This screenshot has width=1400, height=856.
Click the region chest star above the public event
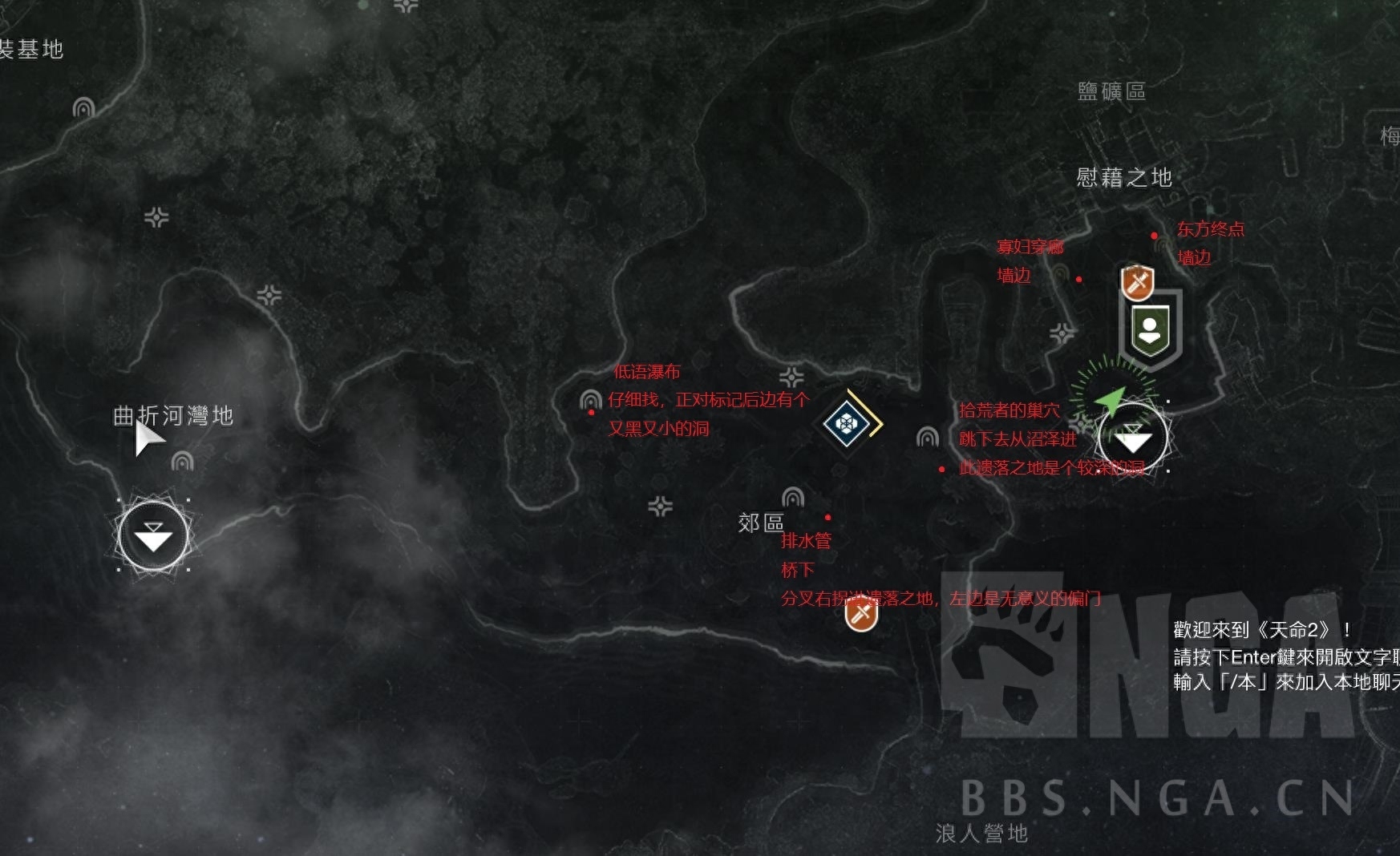(791, 378)
